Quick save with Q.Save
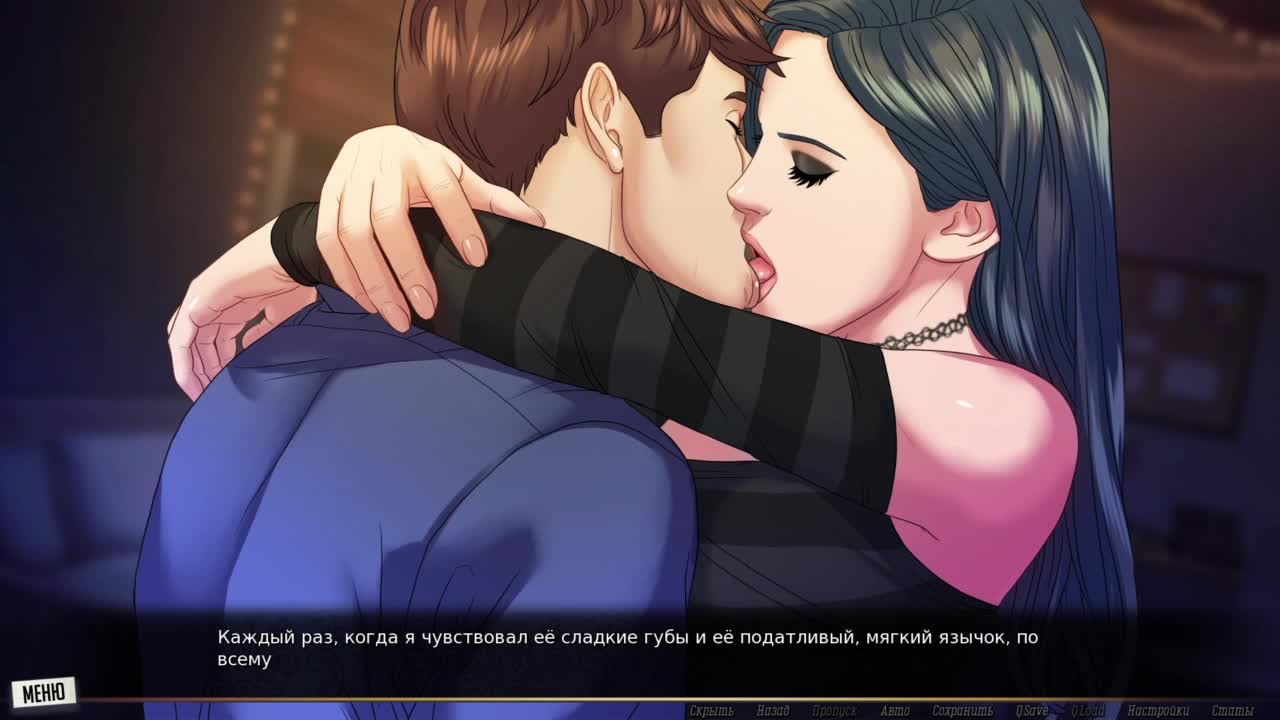The image size is (1280, 720). [1032, 711]
